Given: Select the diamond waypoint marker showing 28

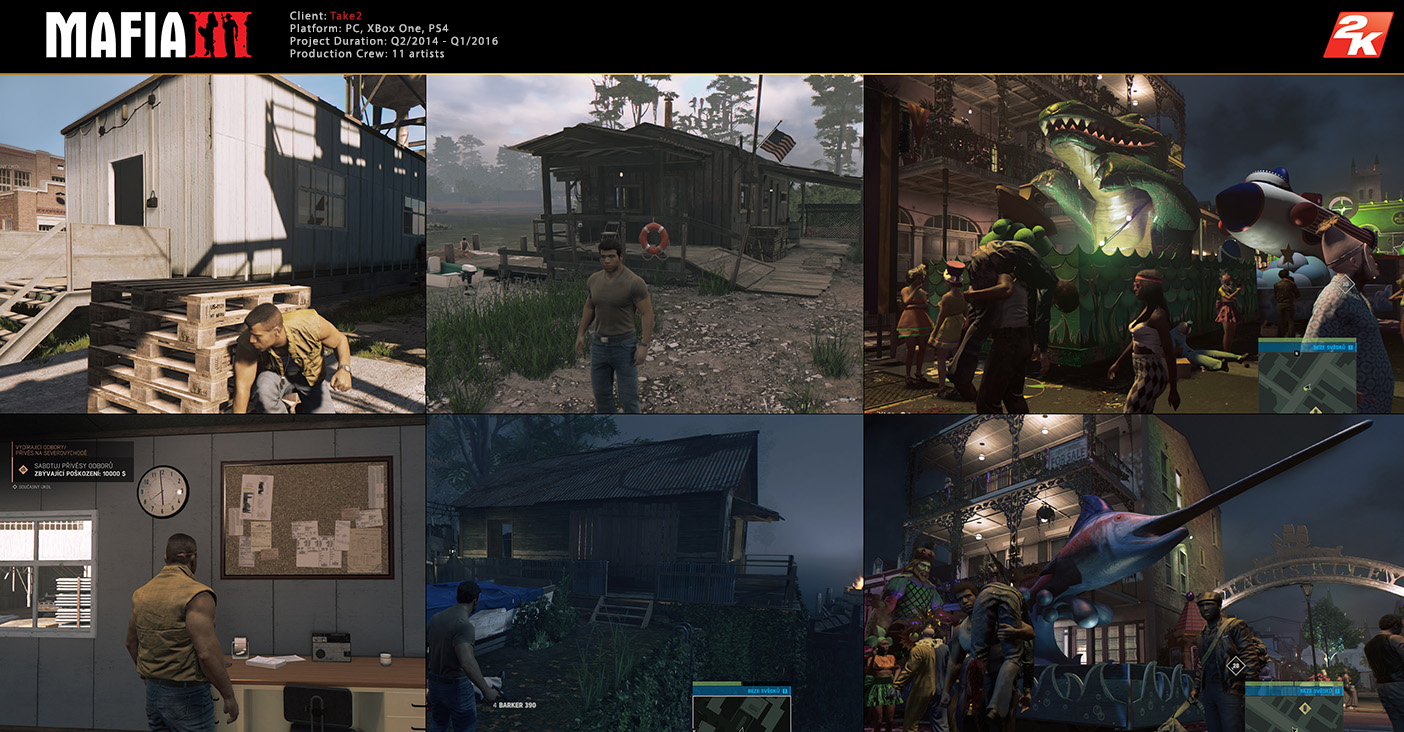Looking at the screenshot, I should pos(1237,664).
